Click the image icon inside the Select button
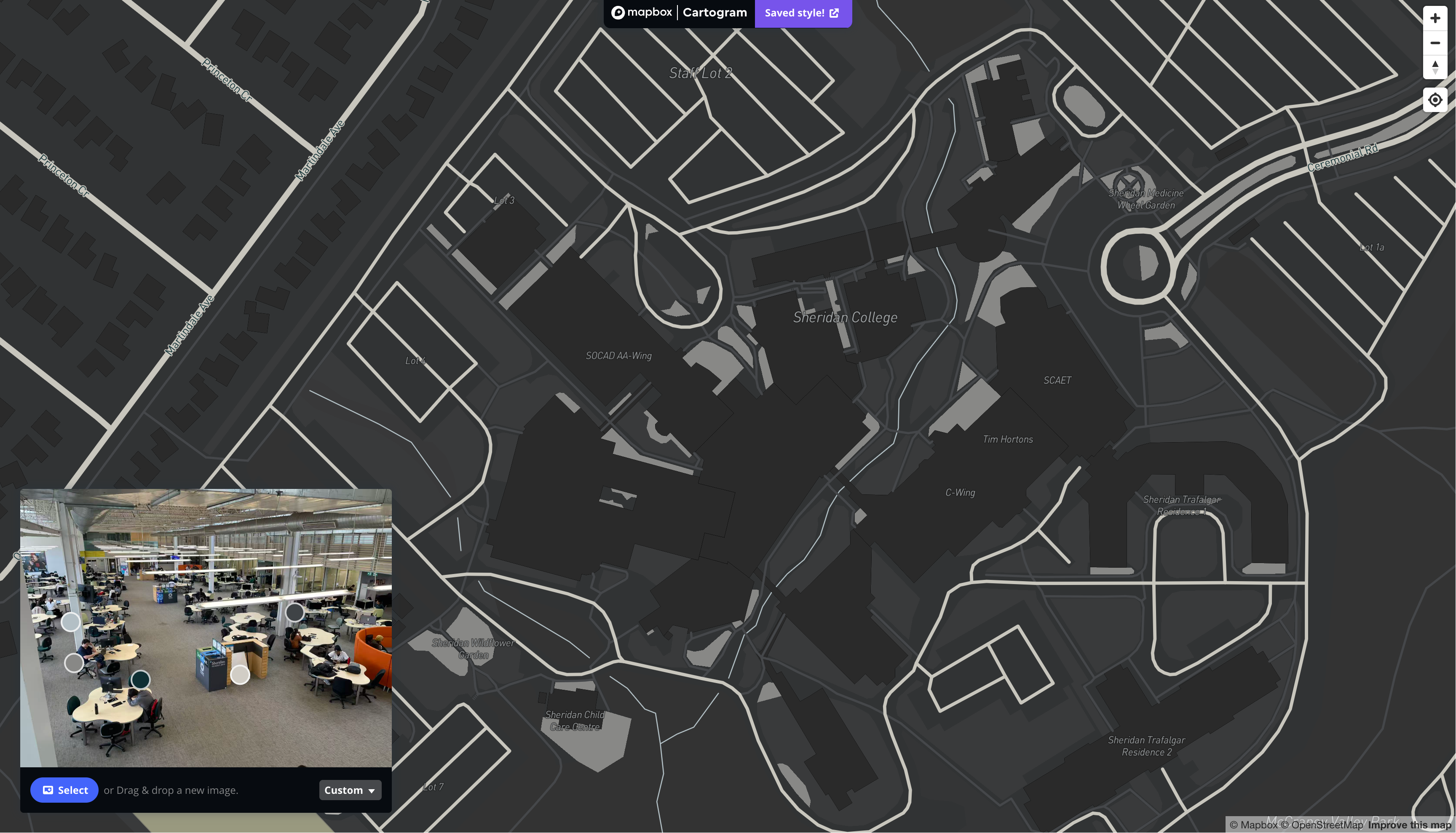 click(49, 790)
